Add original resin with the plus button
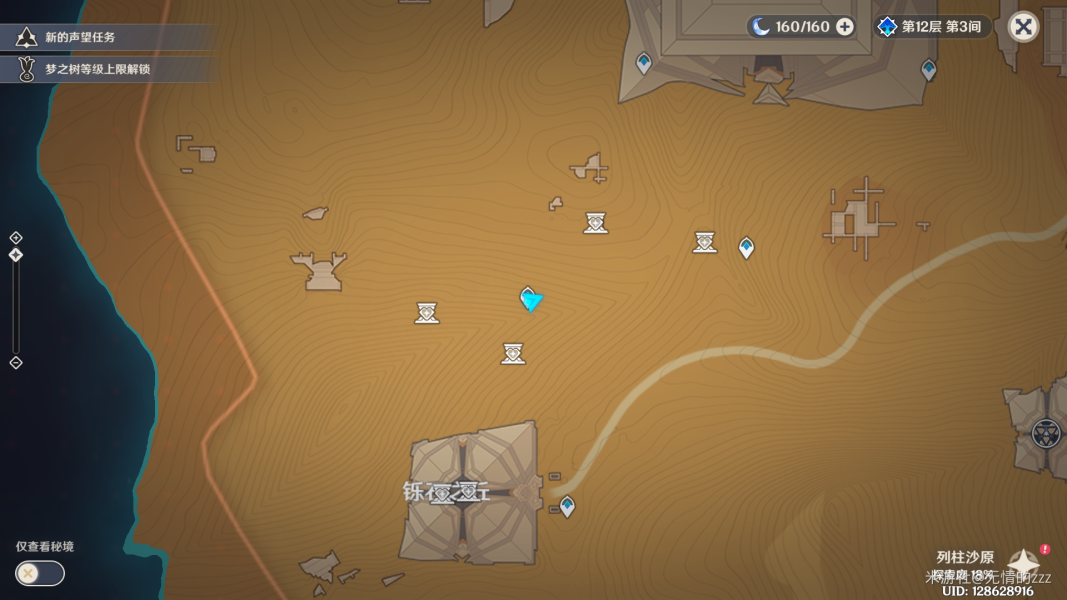This screenshot has height=600, width=1067. click(x=845, y=27)
